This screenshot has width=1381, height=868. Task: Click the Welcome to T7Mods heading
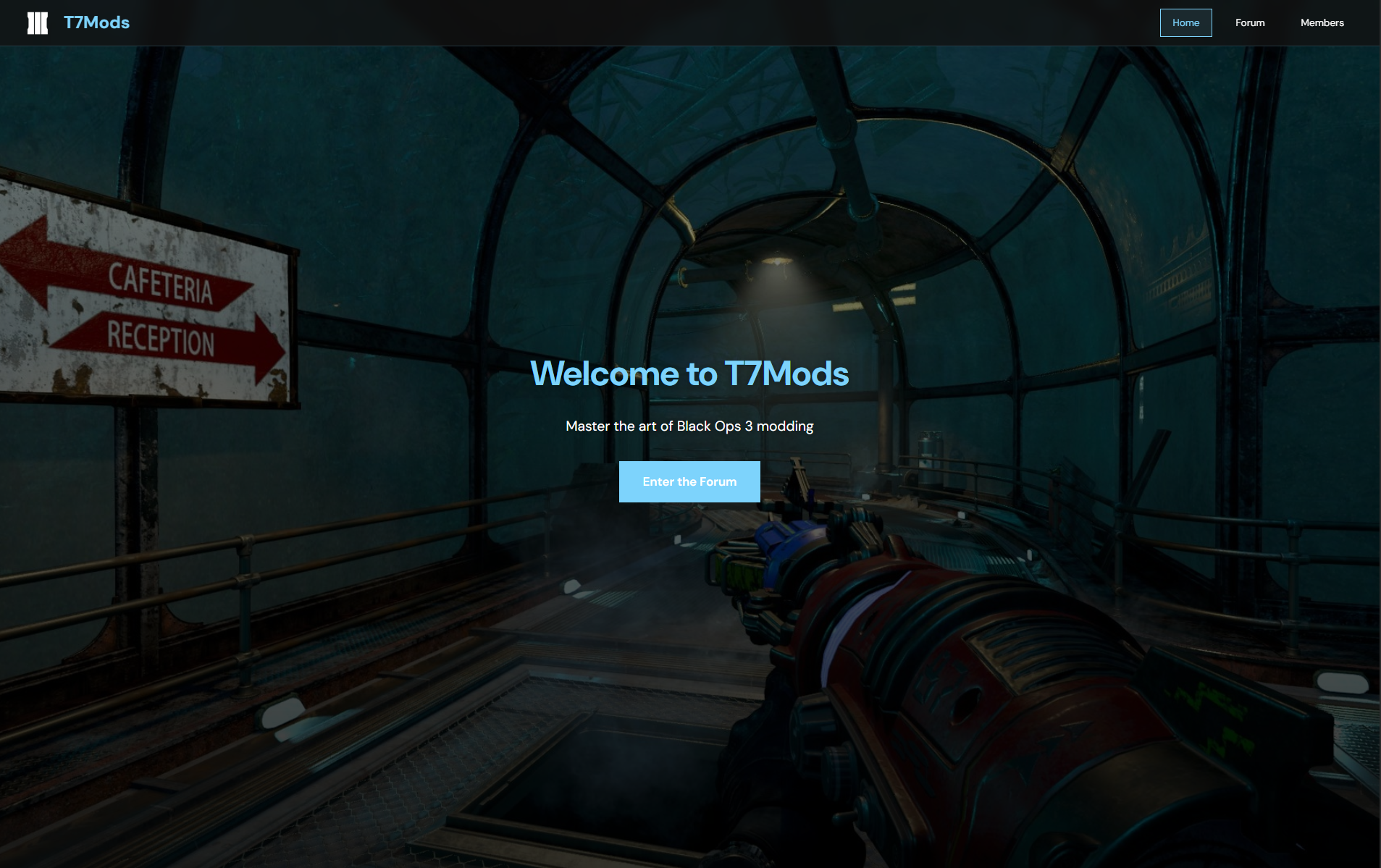689,374
